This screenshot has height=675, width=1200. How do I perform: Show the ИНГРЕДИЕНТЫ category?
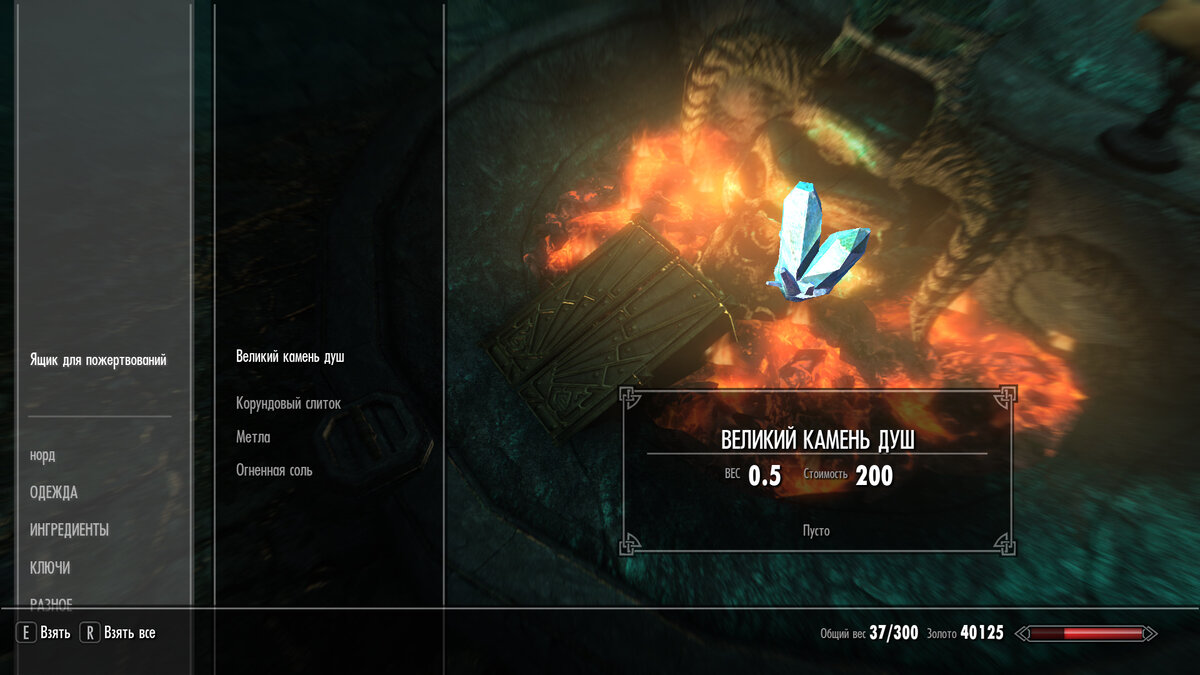point(70,530)
